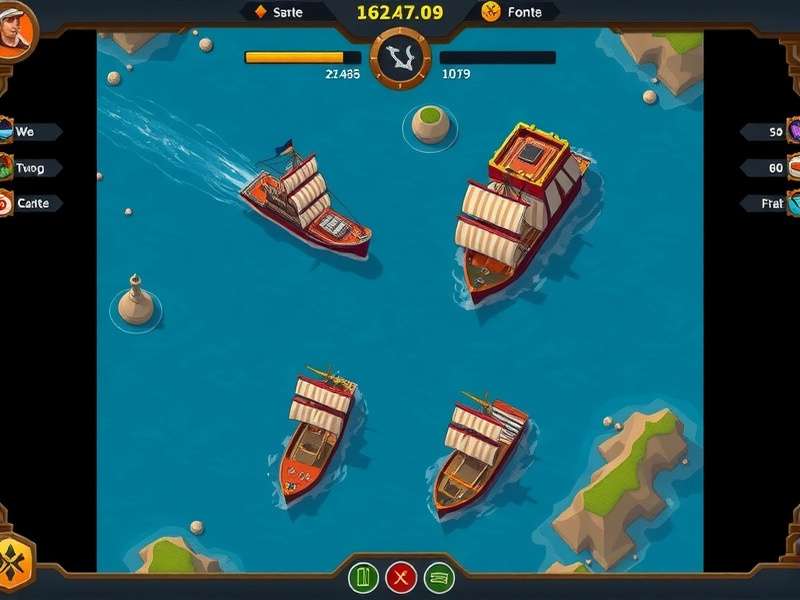Click the round ship wheel emblem

point(400,58)
